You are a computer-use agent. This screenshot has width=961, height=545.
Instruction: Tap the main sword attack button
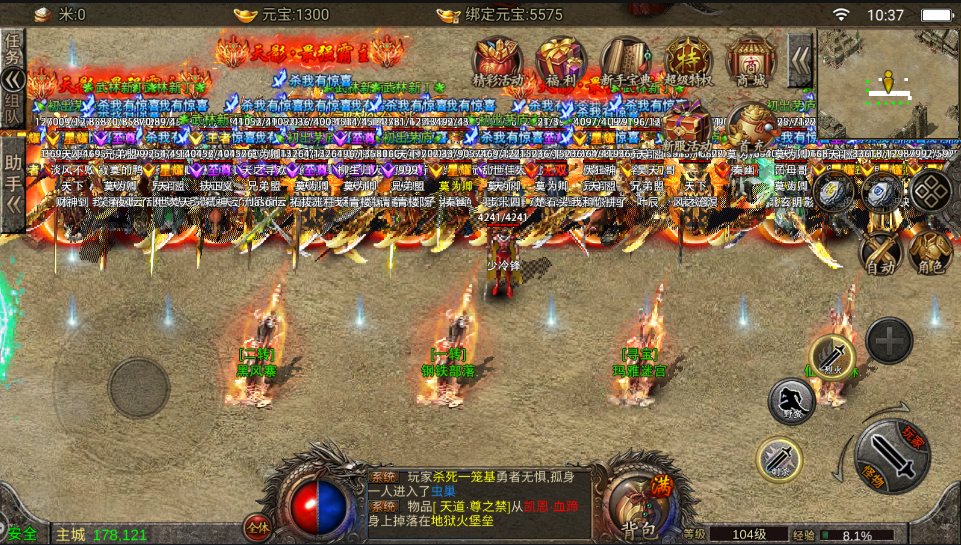pyautogui.click(x=893, y=457)
